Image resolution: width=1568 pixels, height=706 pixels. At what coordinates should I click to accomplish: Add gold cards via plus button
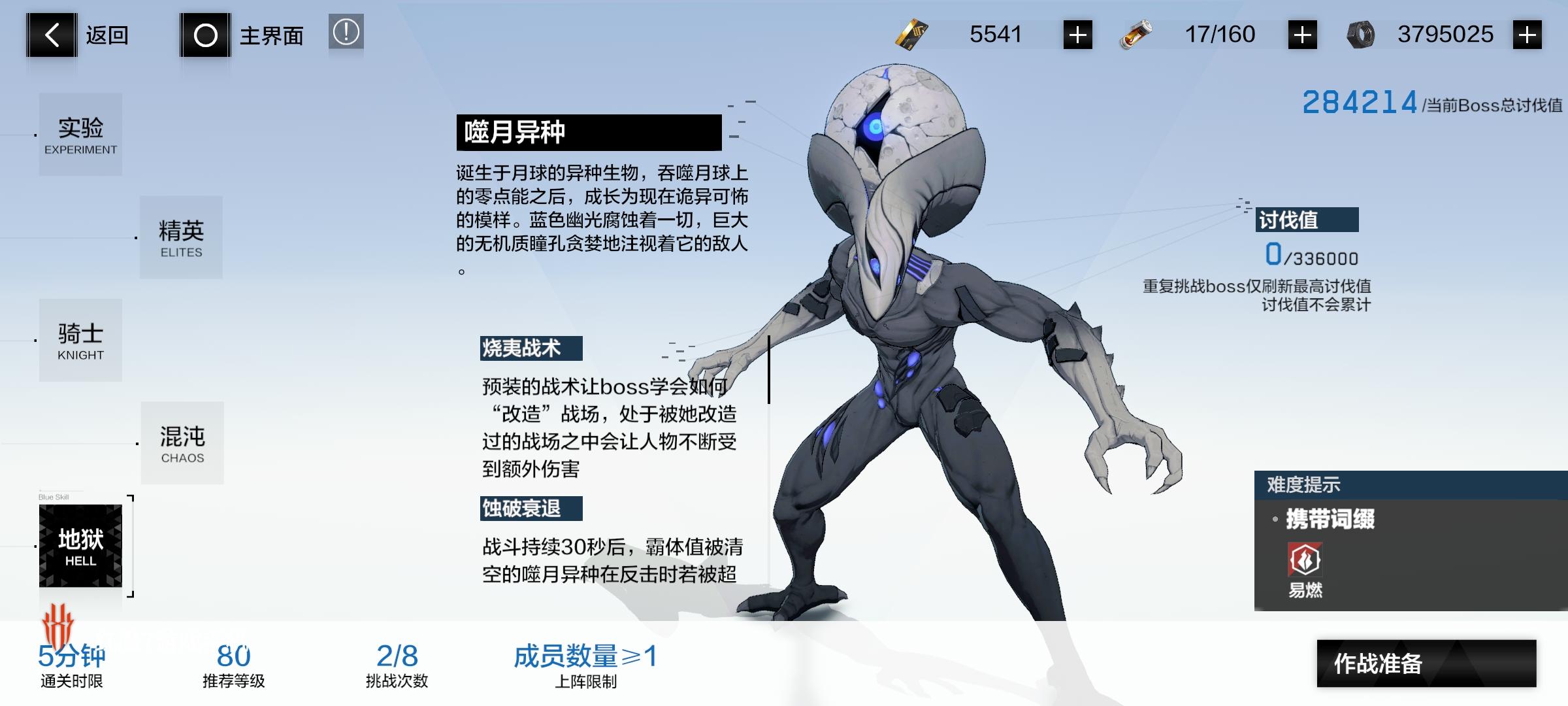tap(1079, 34)
